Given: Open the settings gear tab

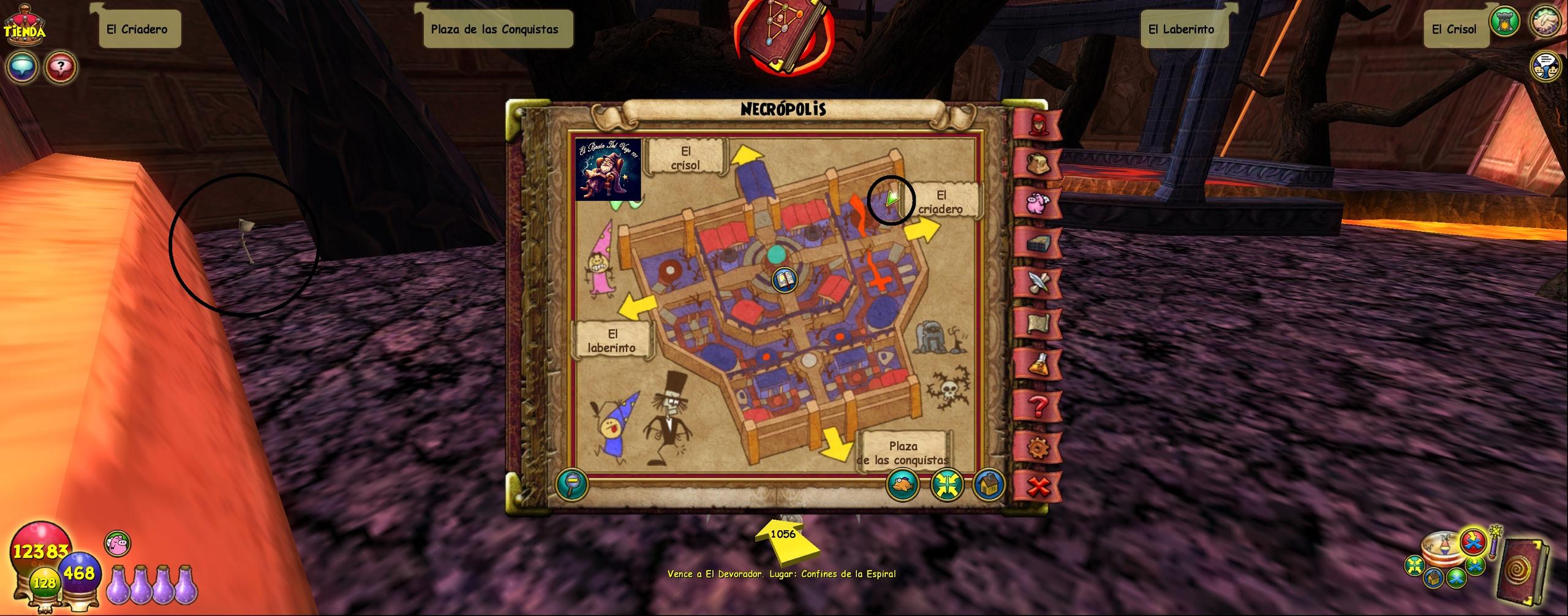Looking at the screenshot, I should [1038, 447].
